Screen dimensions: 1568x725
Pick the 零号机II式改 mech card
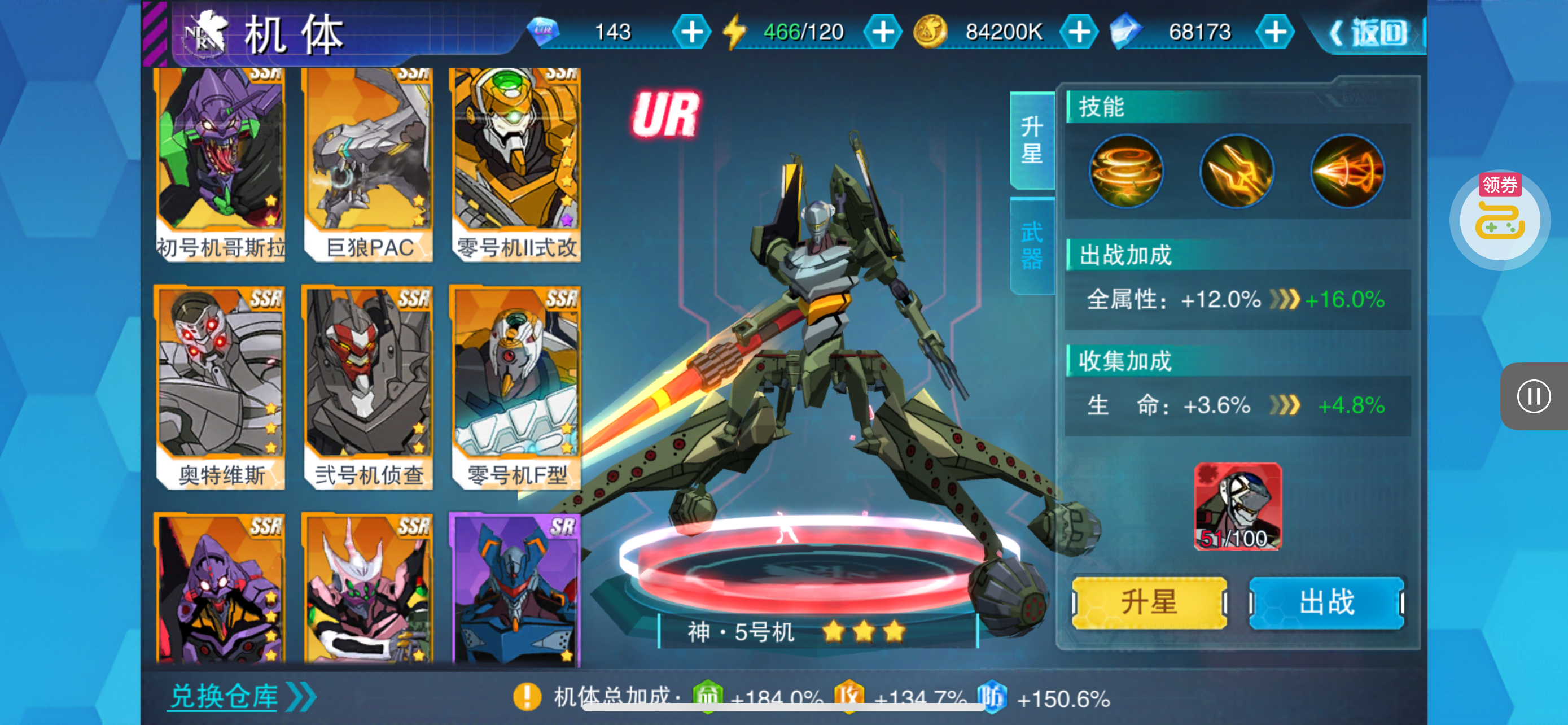click(515, 164)
